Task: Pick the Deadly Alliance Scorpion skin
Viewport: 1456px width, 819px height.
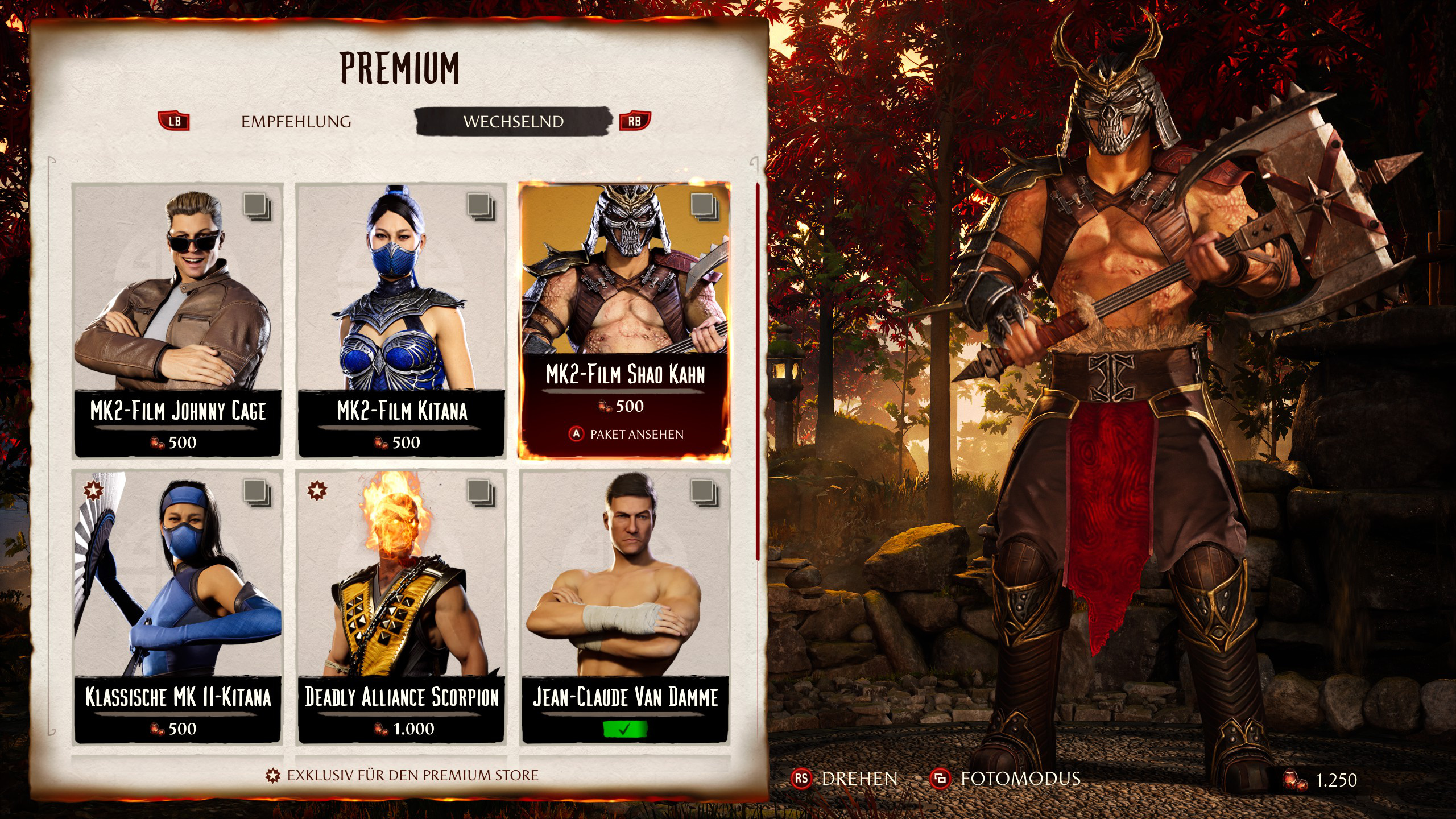Action: (401, 606)
